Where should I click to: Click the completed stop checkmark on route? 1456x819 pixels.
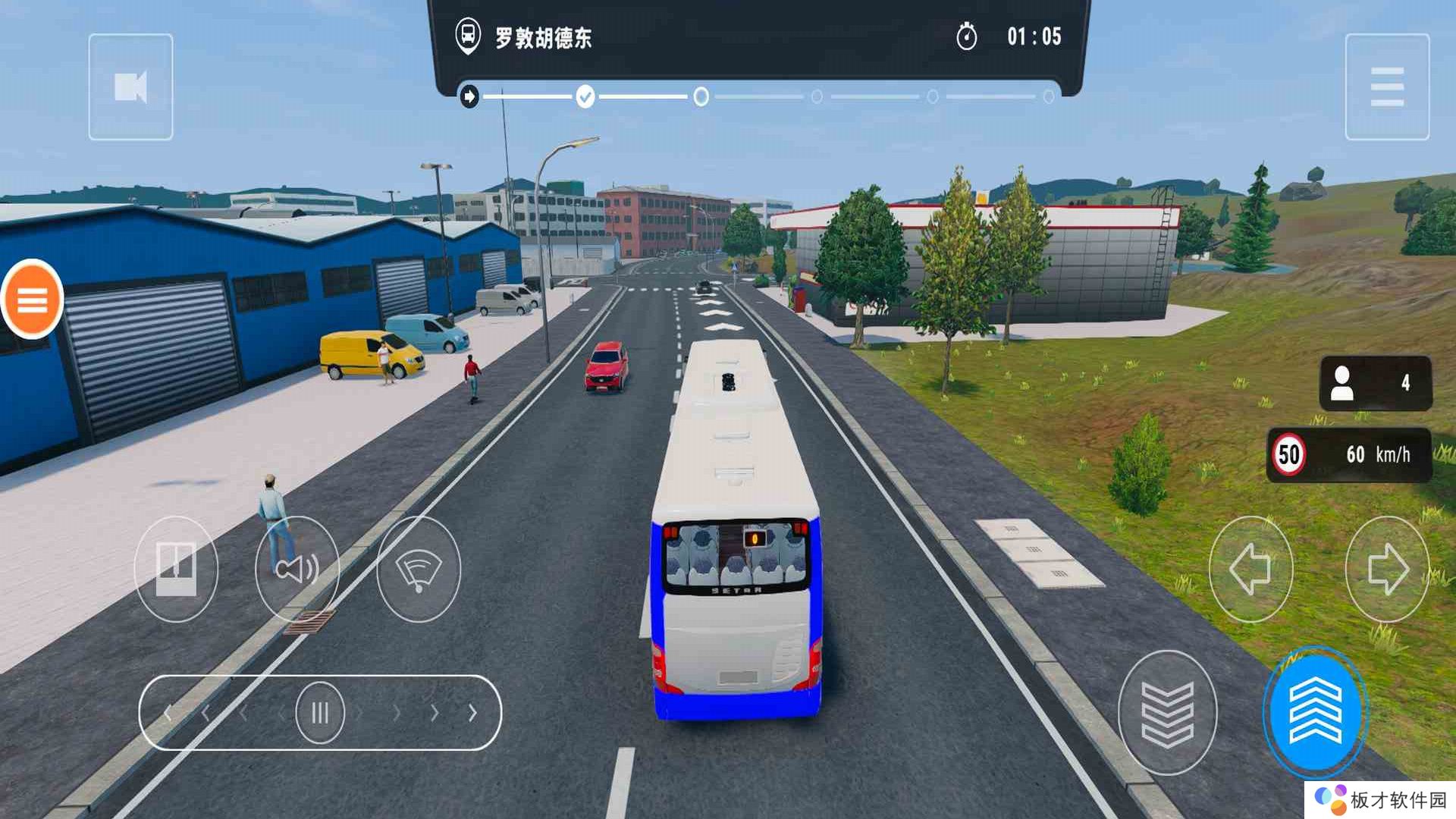click(585, 97)
